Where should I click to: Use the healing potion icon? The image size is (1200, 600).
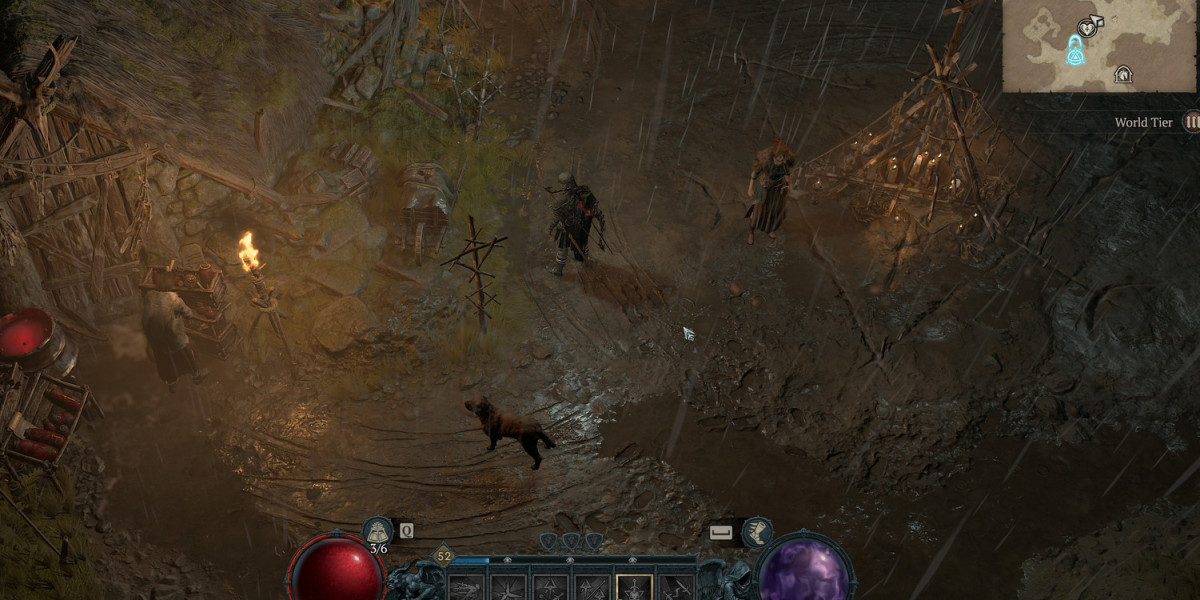[378, 530]
